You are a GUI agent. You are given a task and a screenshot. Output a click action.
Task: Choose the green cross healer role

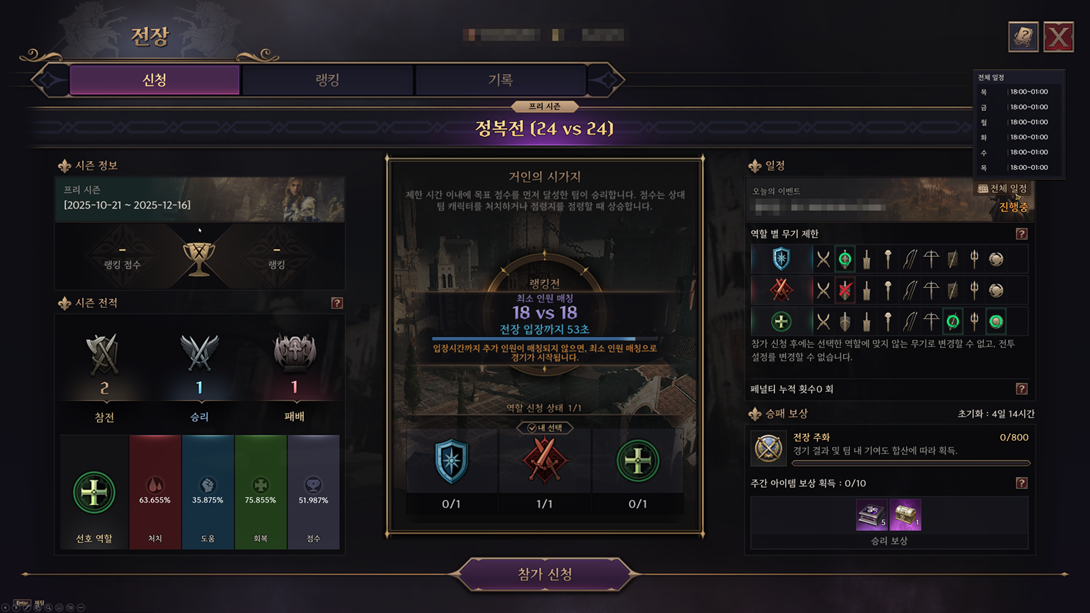[637, 463]
